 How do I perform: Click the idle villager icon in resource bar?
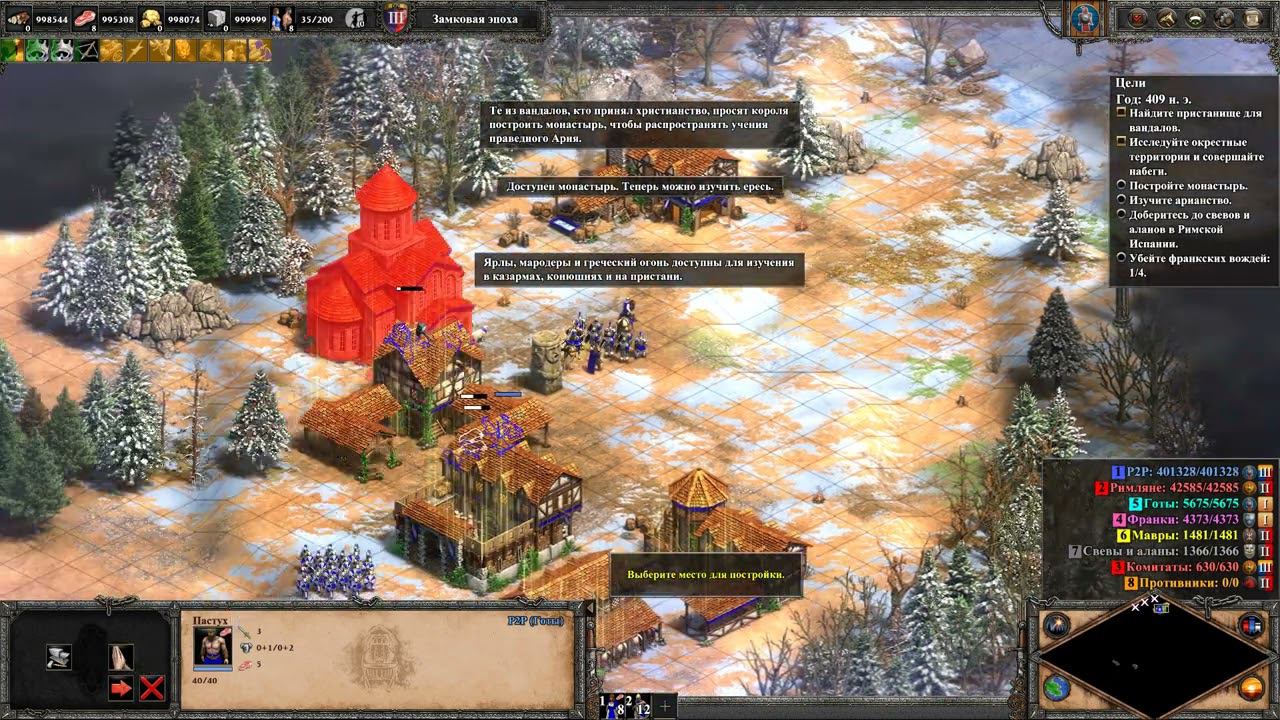click(x=356, y=18)
